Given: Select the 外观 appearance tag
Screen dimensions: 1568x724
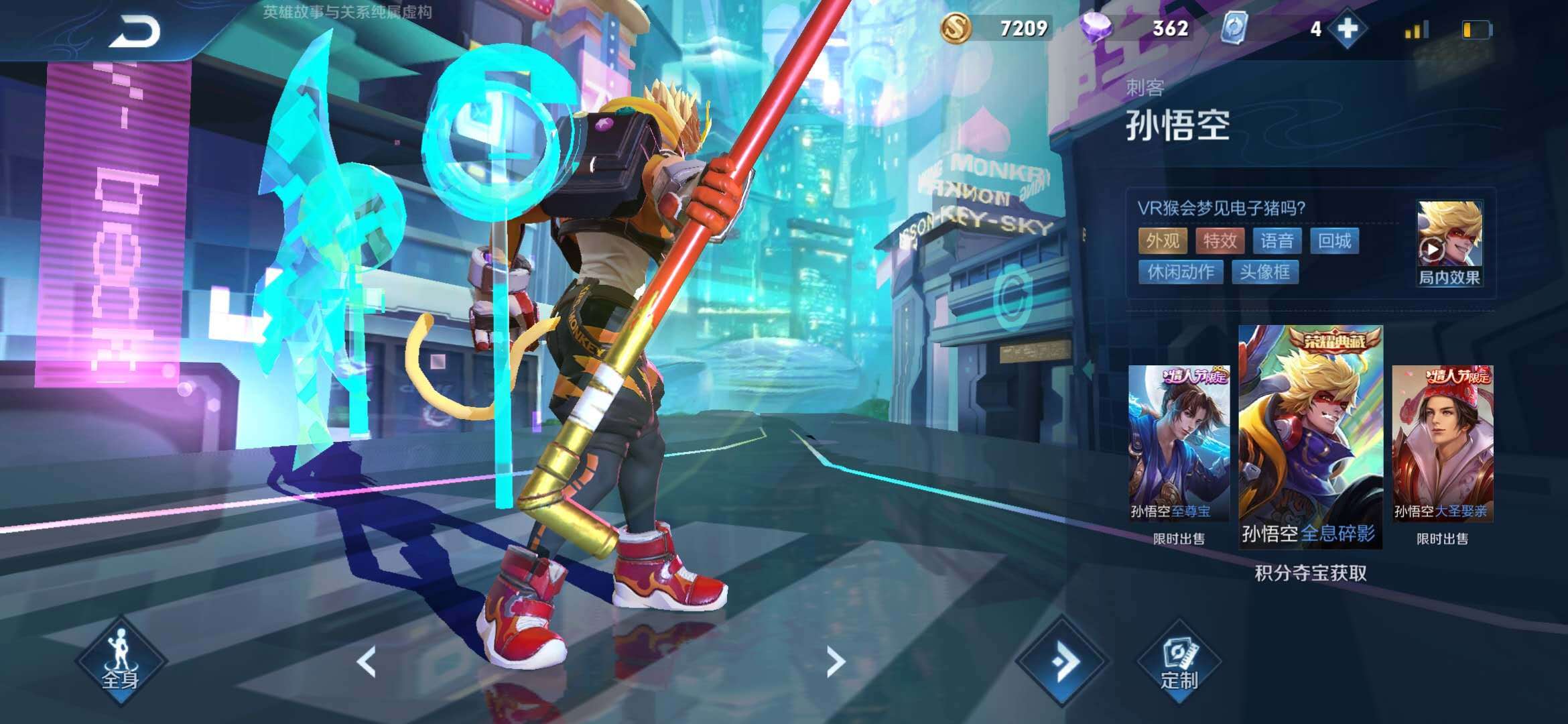Looking at the screenshot, I should [x=1163, y=241].
